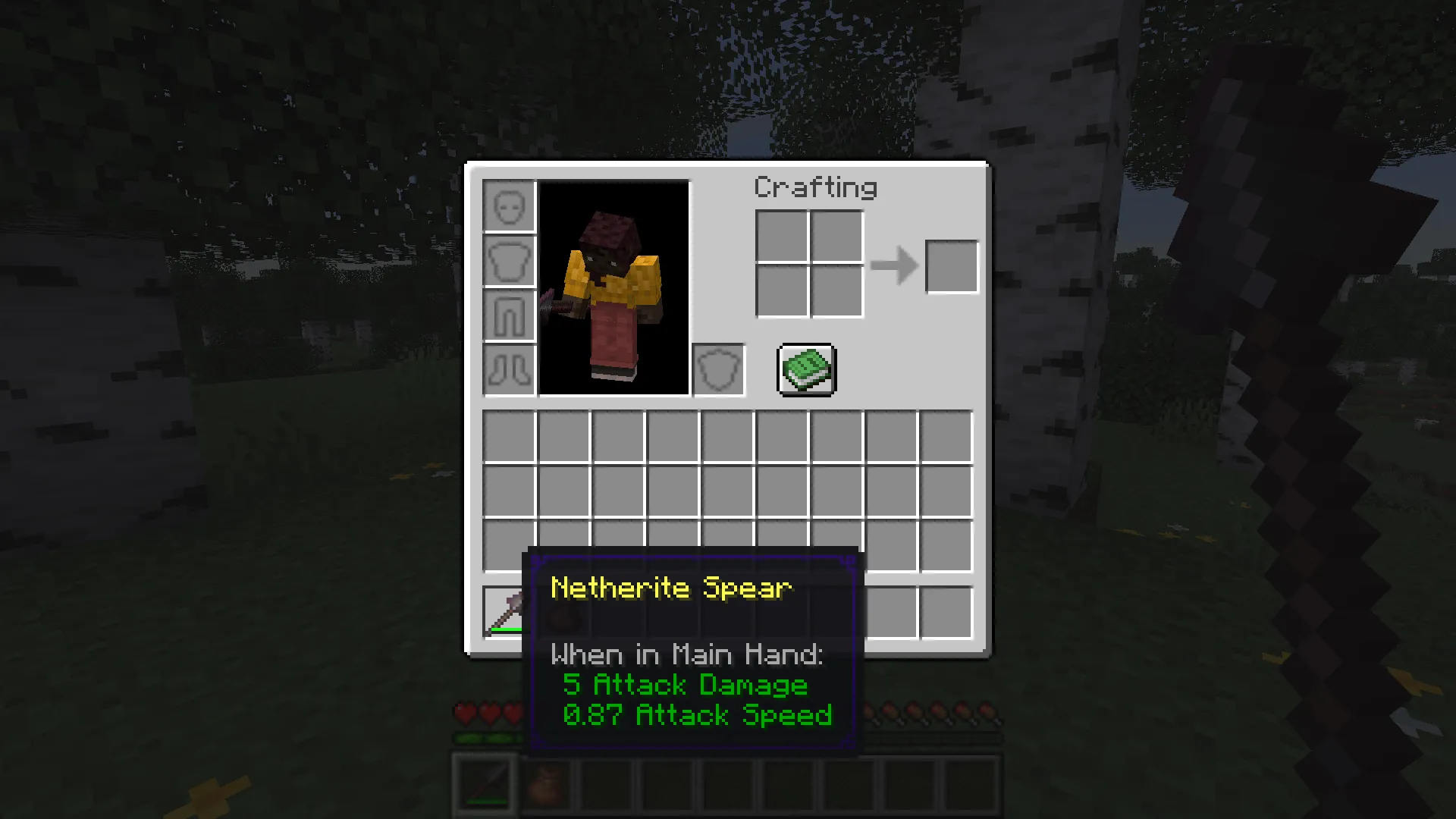Click the crafting output slot
This screenshot has height=819, width=1456.
(952, 265)
